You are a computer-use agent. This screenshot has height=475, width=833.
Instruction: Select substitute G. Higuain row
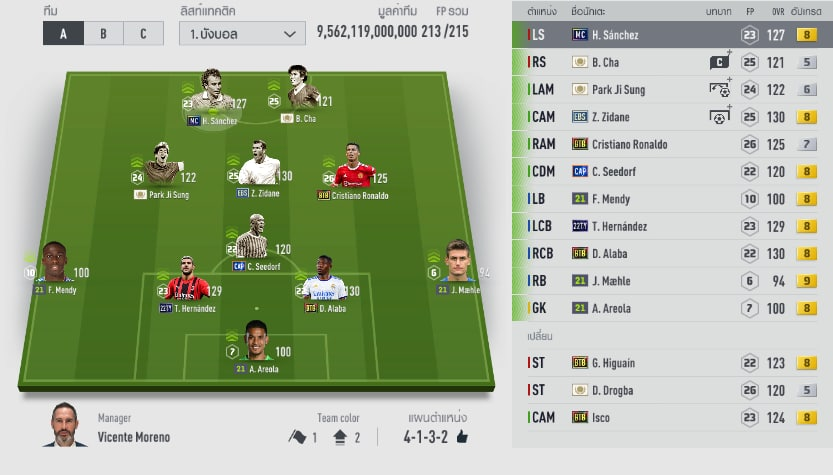click(x=672, y=363)
